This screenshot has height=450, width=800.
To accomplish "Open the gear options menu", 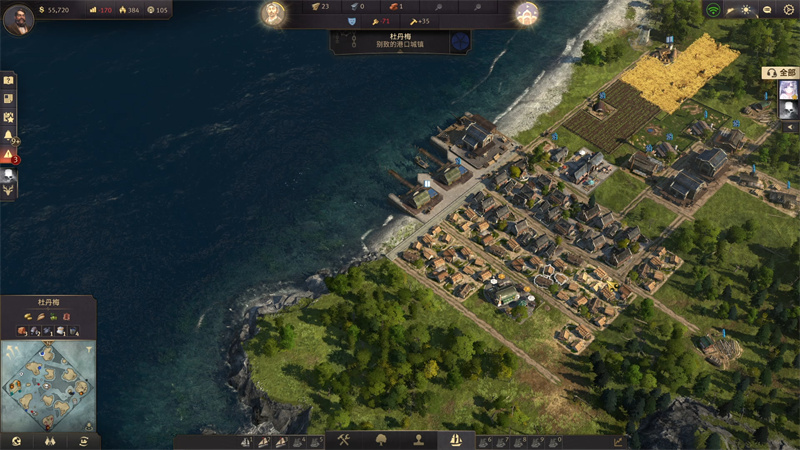I will 787,10.
